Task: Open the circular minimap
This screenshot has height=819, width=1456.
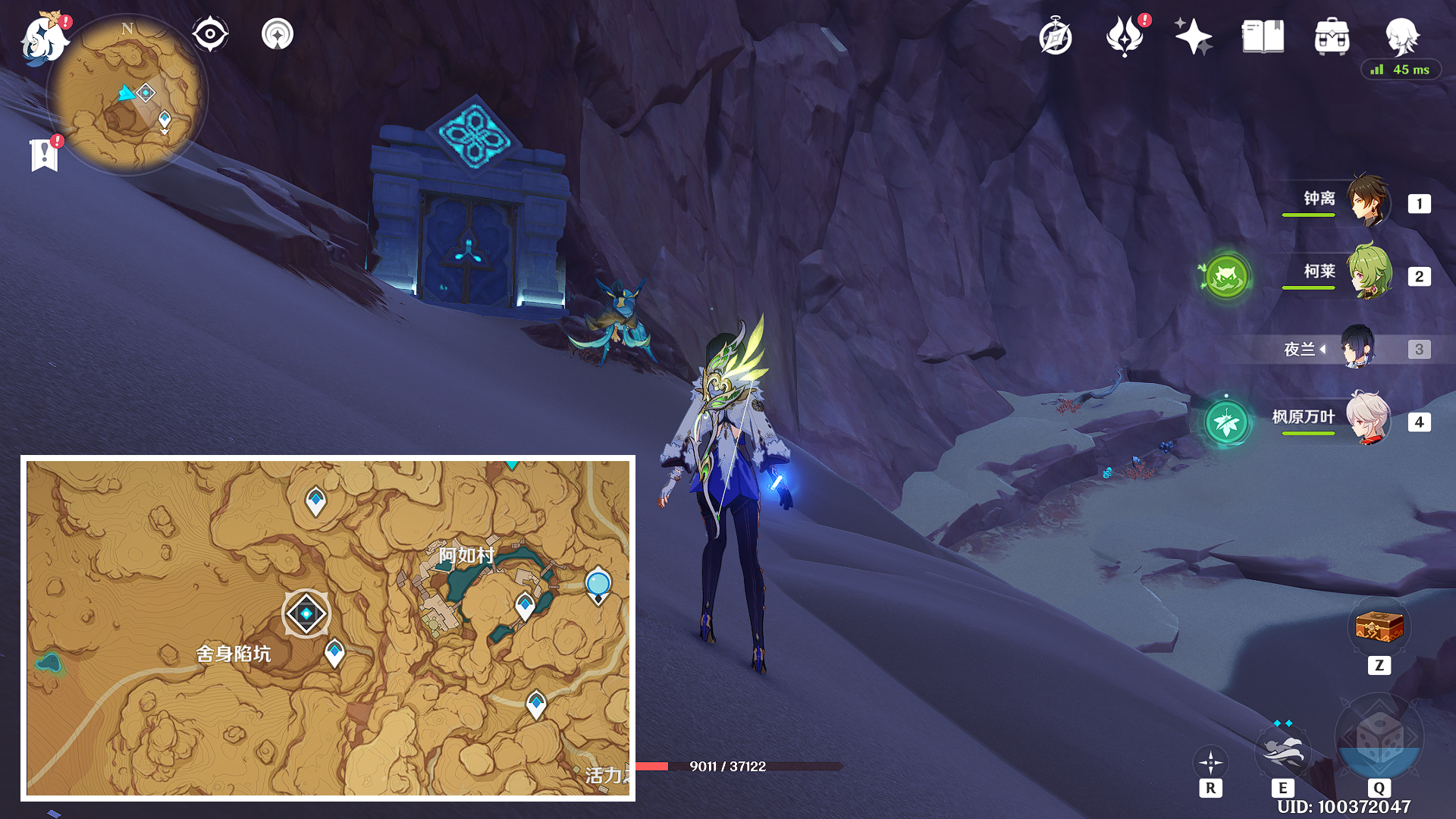Action: point(127,95)
